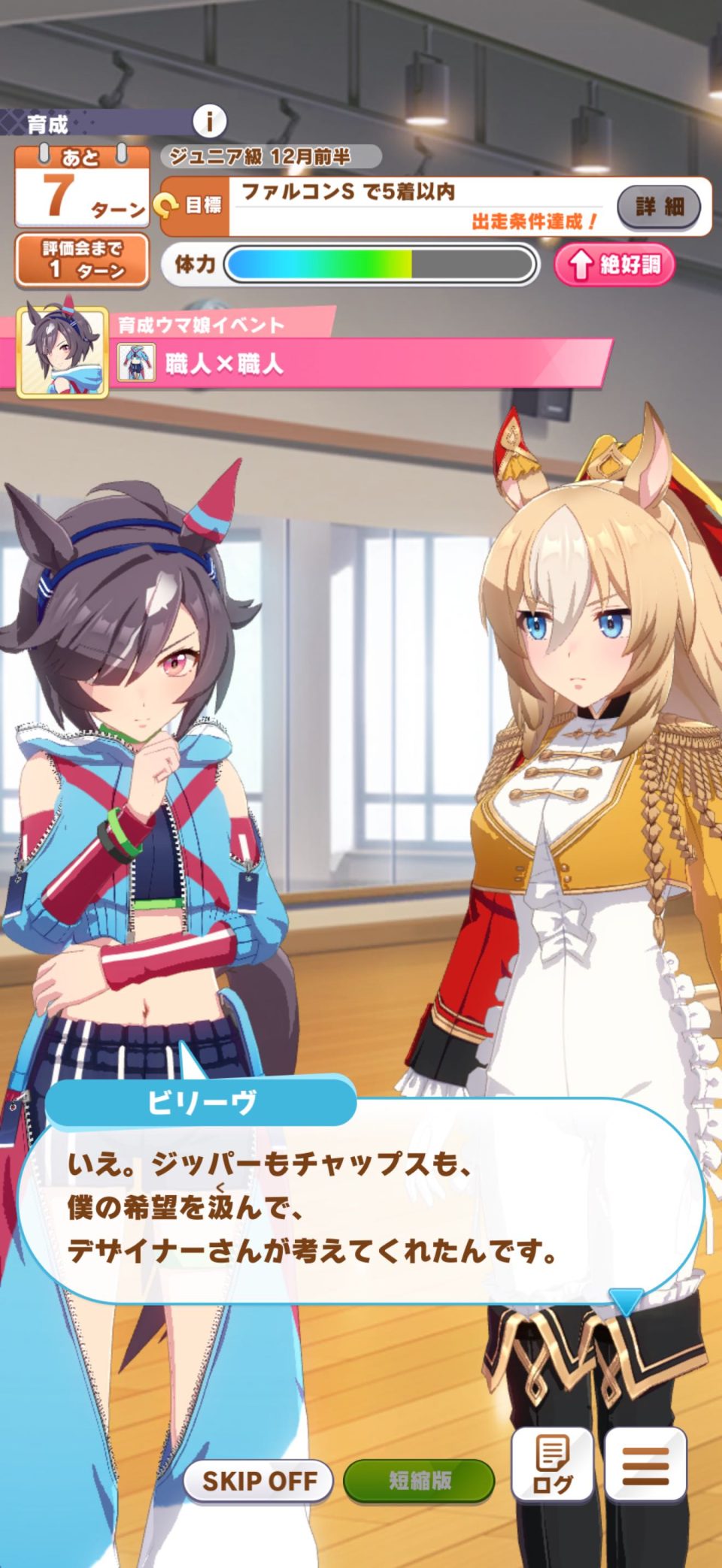Open the hamburger menu button
Viewport: 722px width, 1568px height.
point(645,1465)
